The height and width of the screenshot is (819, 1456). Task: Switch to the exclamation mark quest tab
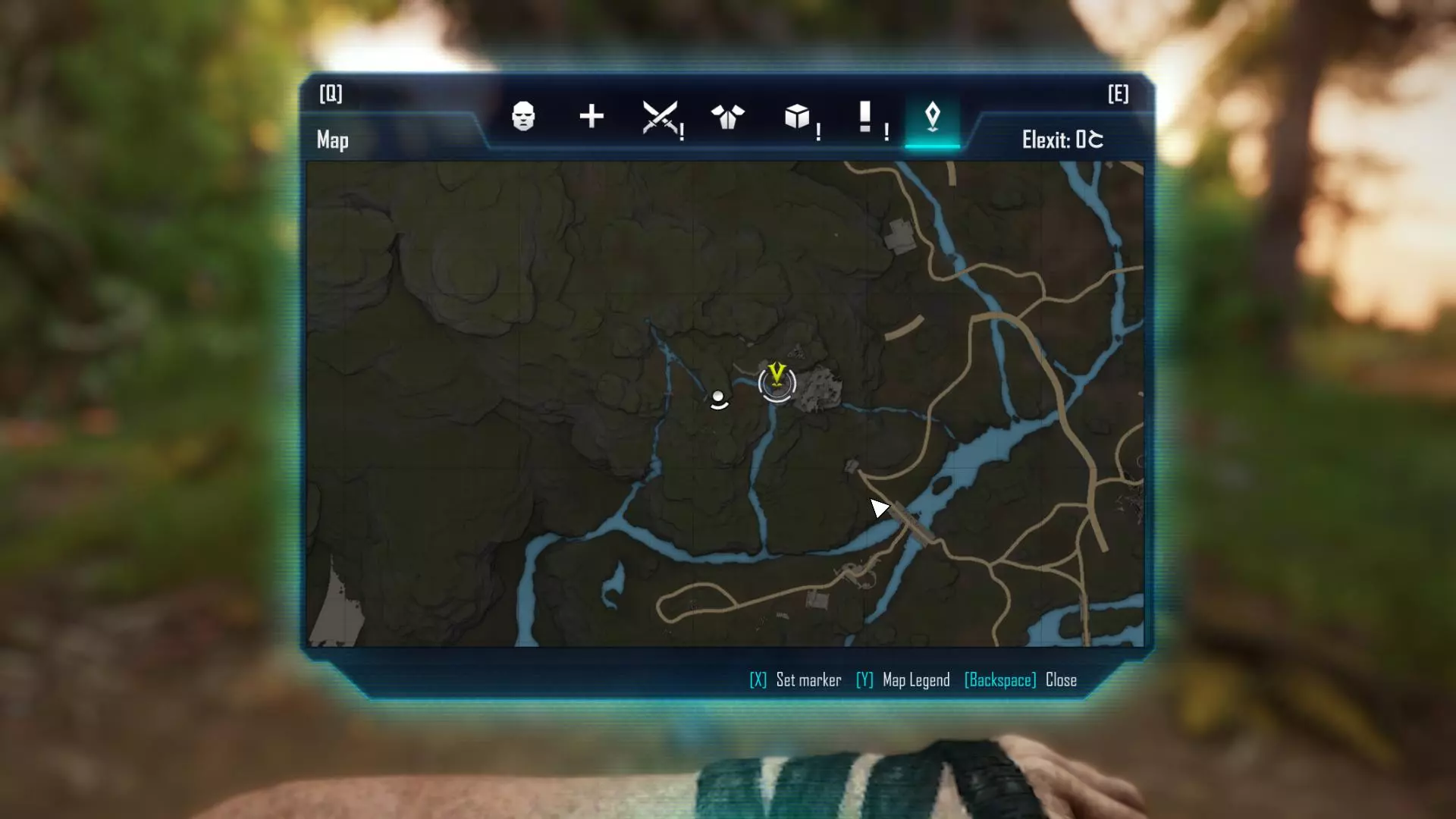click(865, 117)
